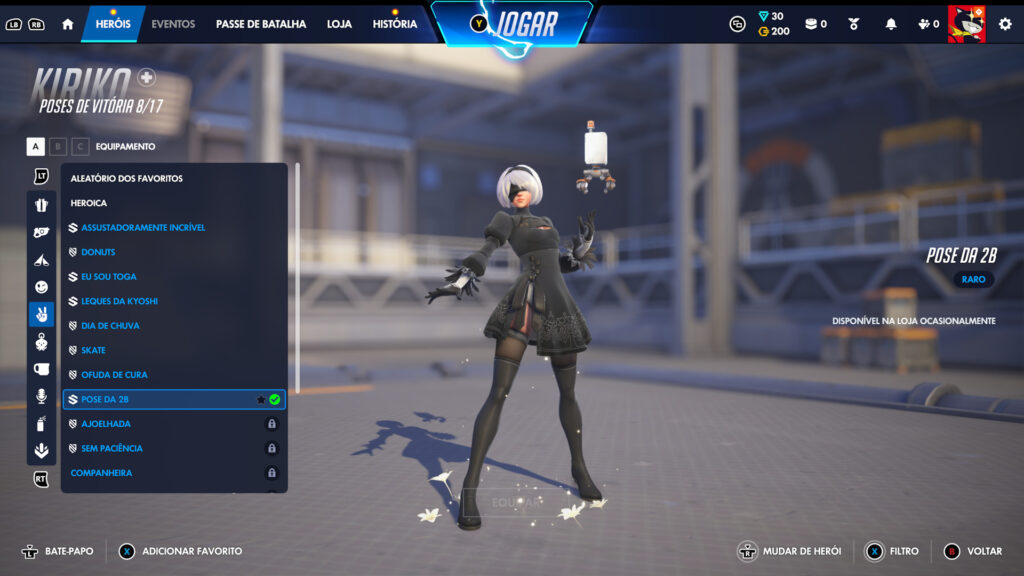Choose the Skate victory pose
Screen dimensions: 1024x576
tap(93, 350)
